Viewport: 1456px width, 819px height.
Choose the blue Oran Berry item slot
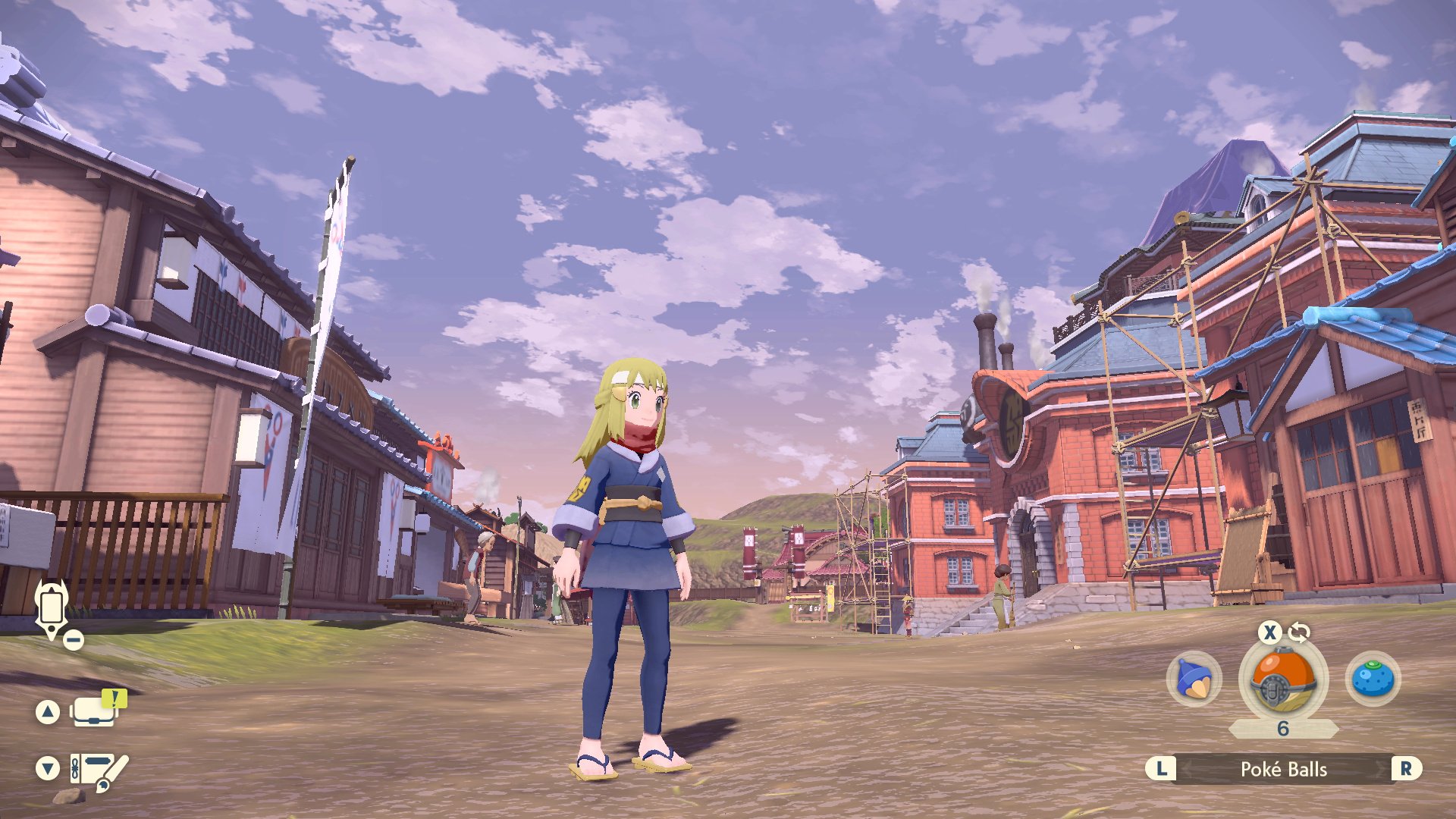[x=1373, y=679]
